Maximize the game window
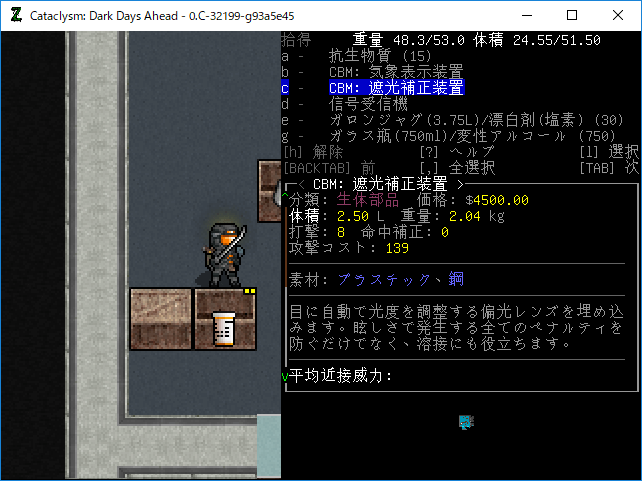 (x=572, y=15)
